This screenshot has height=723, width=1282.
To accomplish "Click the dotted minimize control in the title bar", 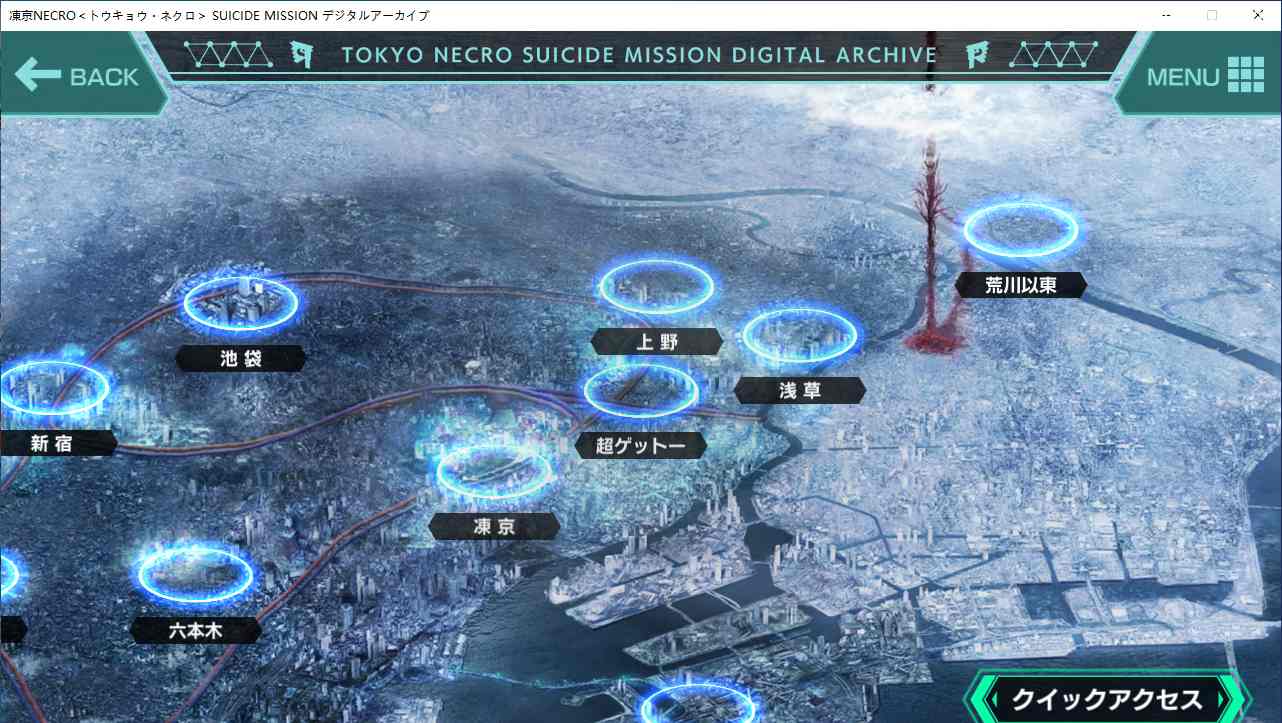I will tap(1166, 15).
